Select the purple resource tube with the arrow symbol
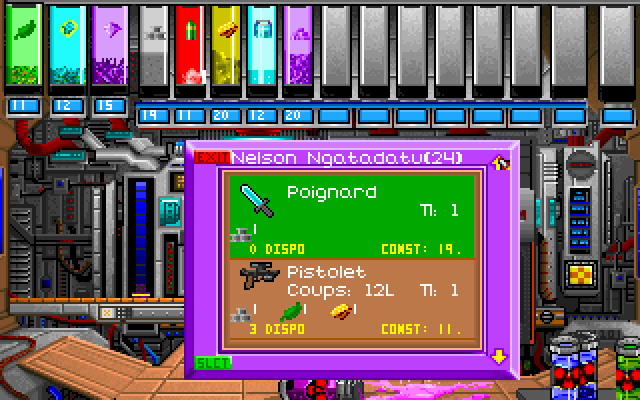 [110, 45]
